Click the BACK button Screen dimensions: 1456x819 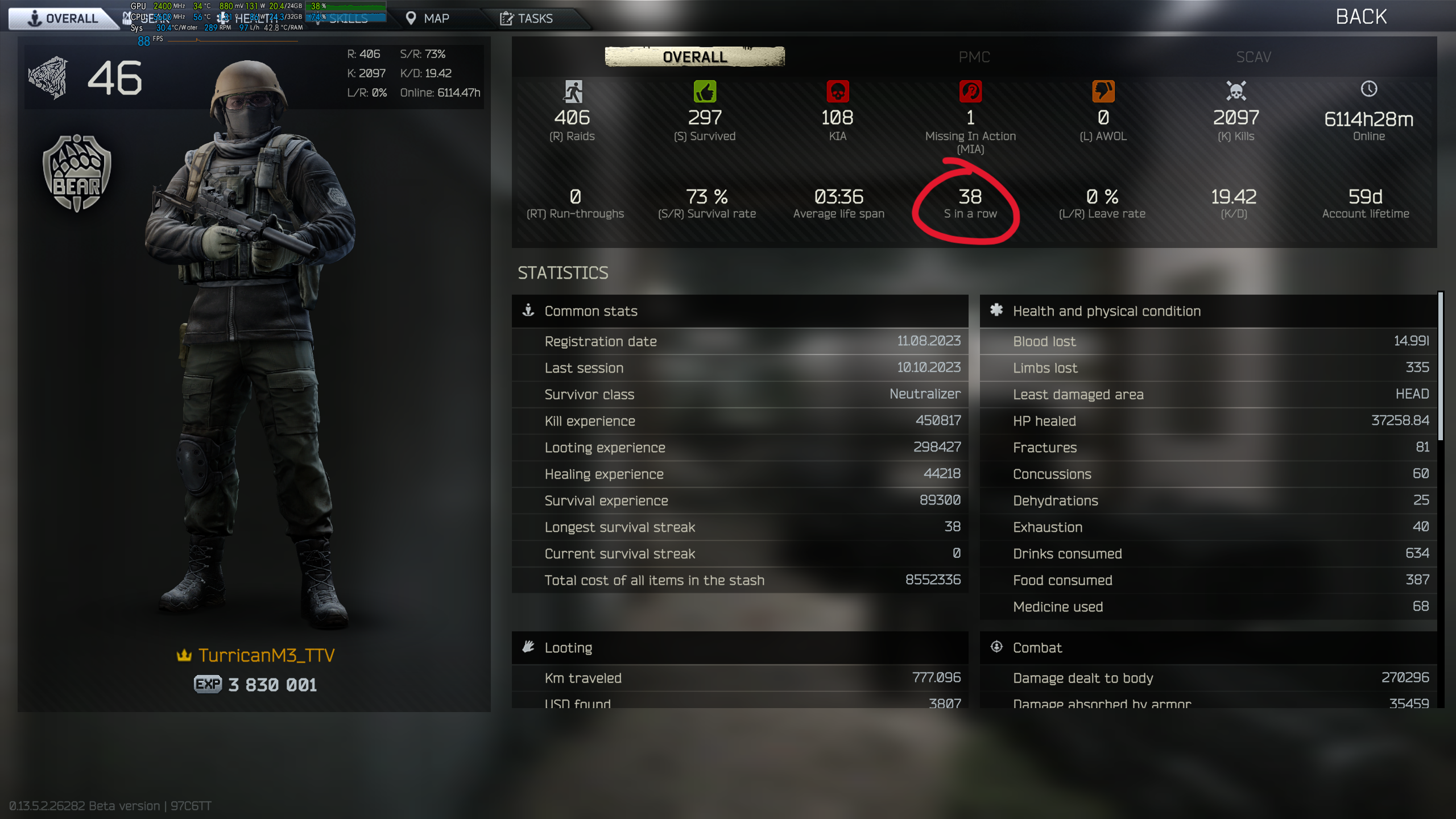(1360, 15)
